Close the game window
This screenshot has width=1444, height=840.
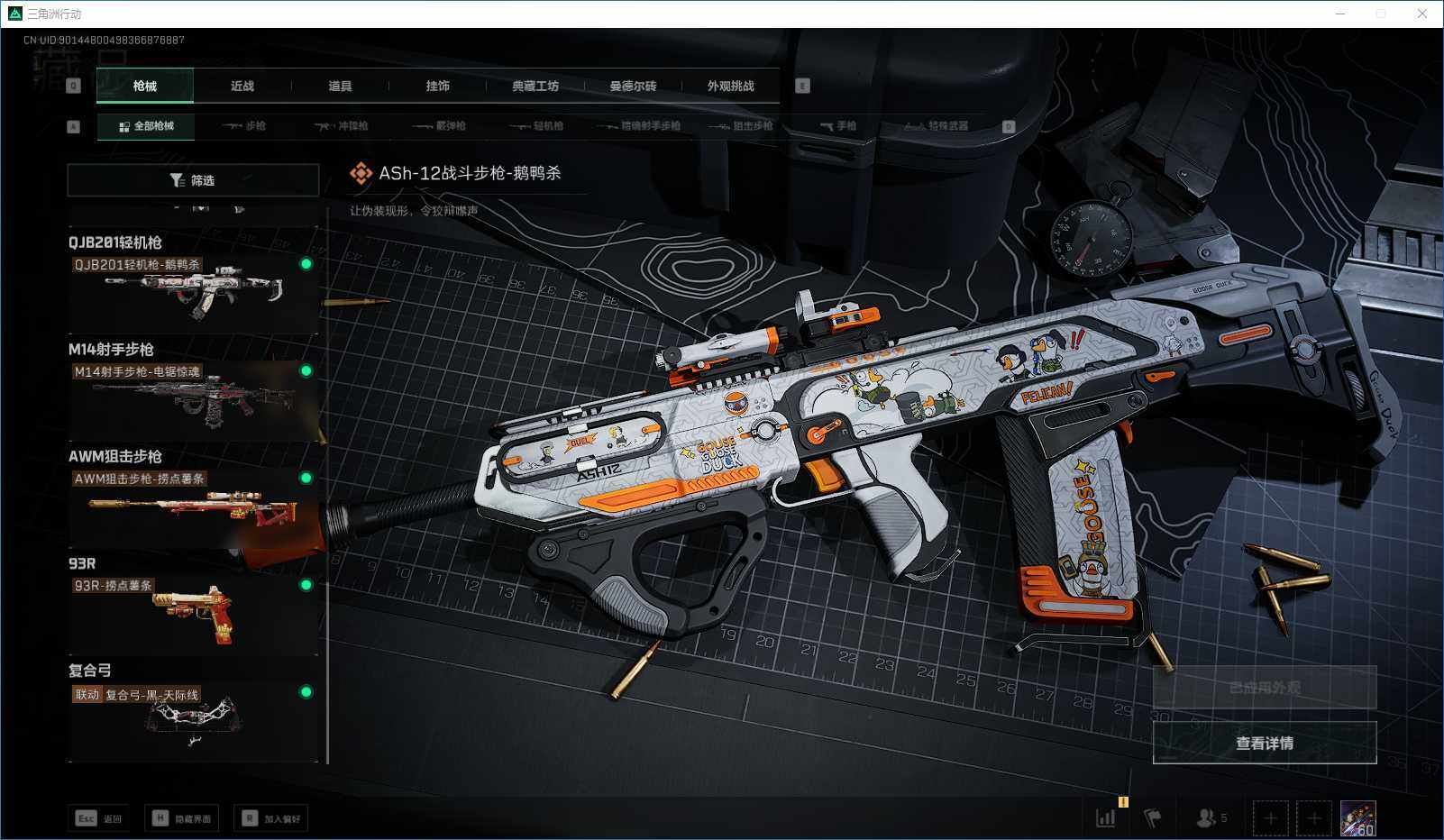[1421, 14]
